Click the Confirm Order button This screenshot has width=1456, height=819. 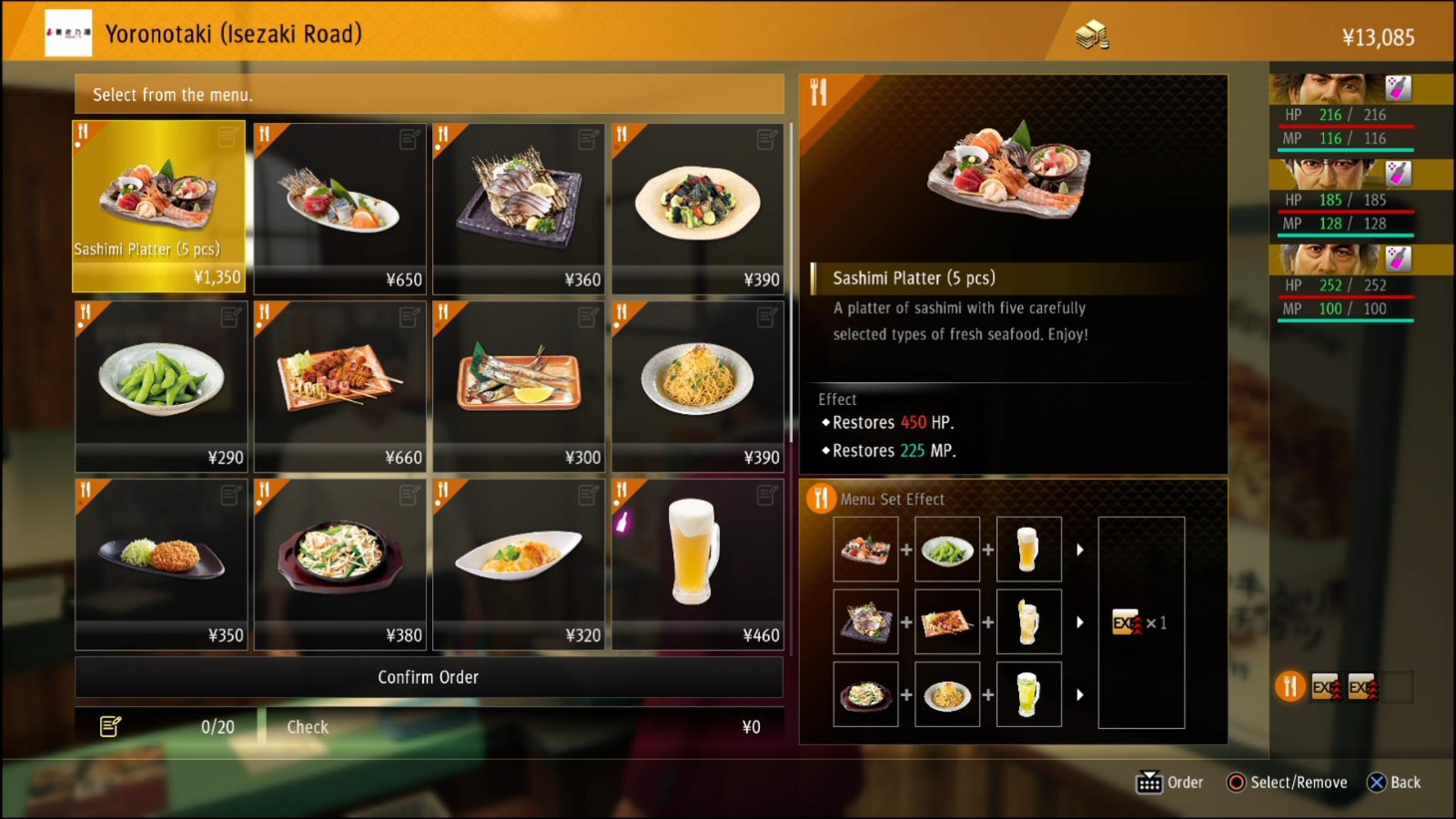429,676
